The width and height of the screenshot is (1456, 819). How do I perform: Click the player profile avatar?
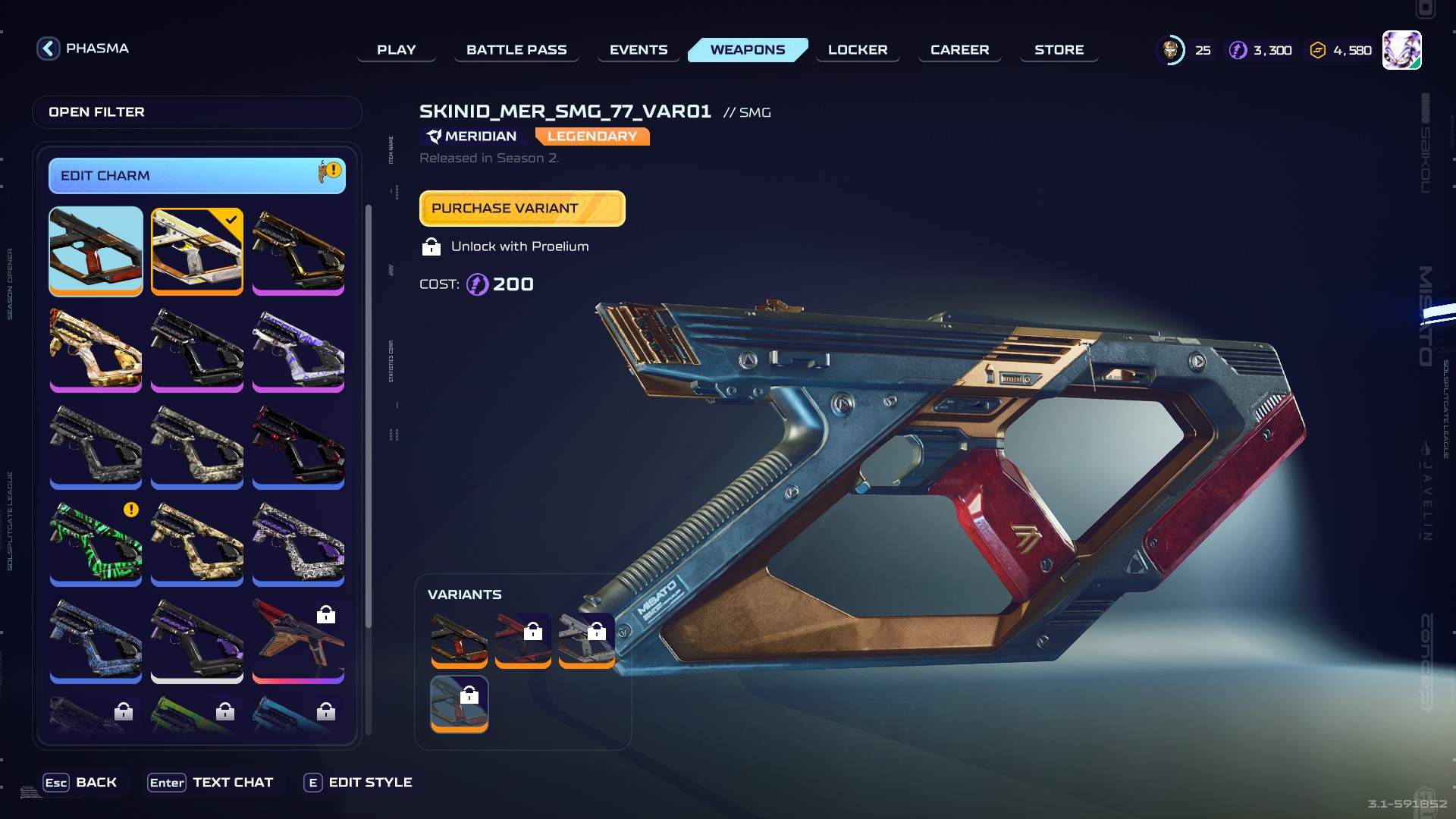[1401, 50]
